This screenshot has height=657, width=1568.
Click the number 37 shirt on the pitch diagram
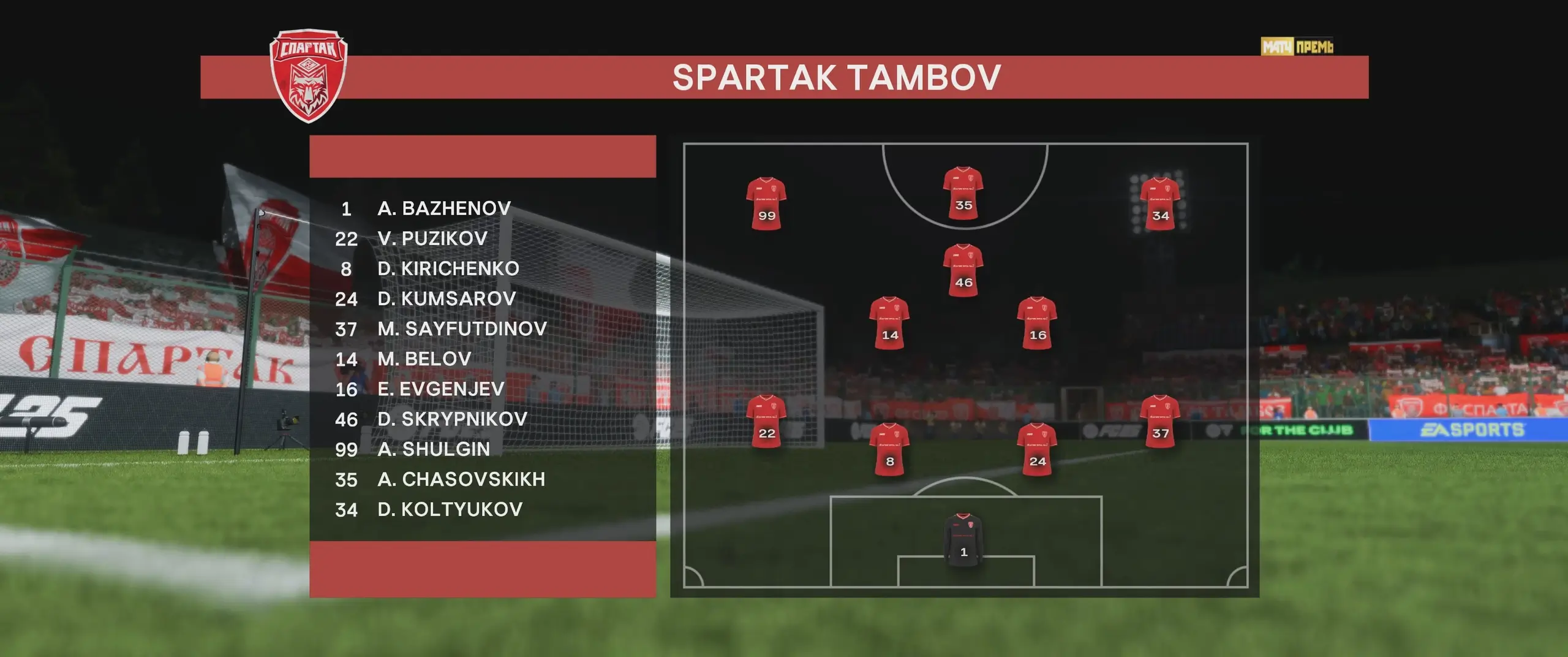click(1160, 421)
